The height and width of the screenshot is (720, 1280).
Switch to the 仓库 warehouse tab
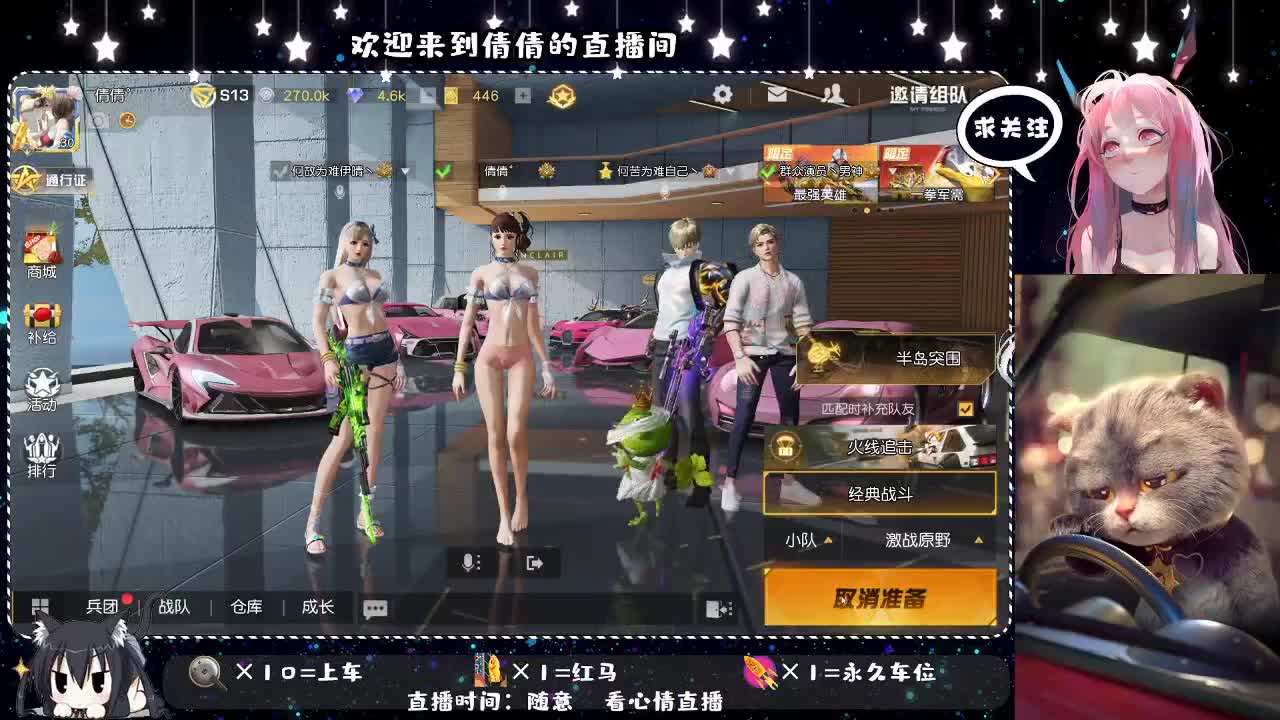click(x=246, y=606)
